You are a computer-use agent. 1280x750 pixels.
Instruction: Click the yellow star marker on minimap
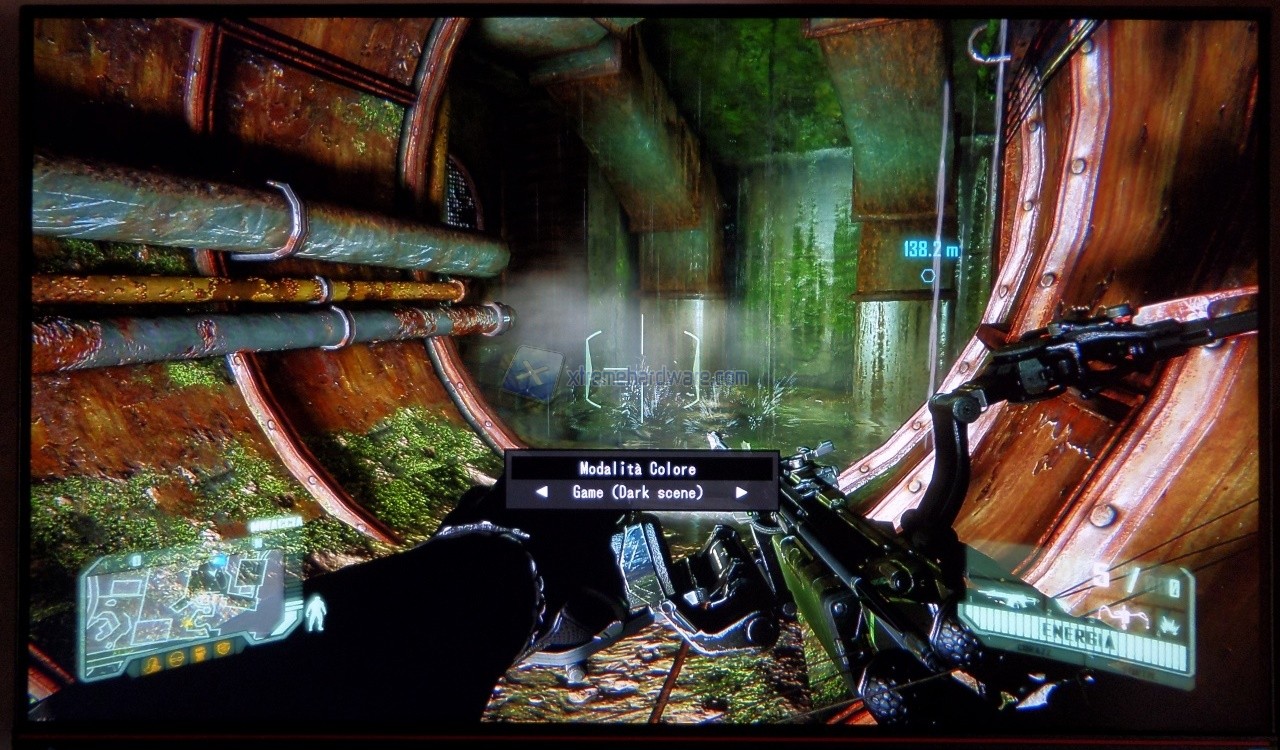click(x=187, y=622)
